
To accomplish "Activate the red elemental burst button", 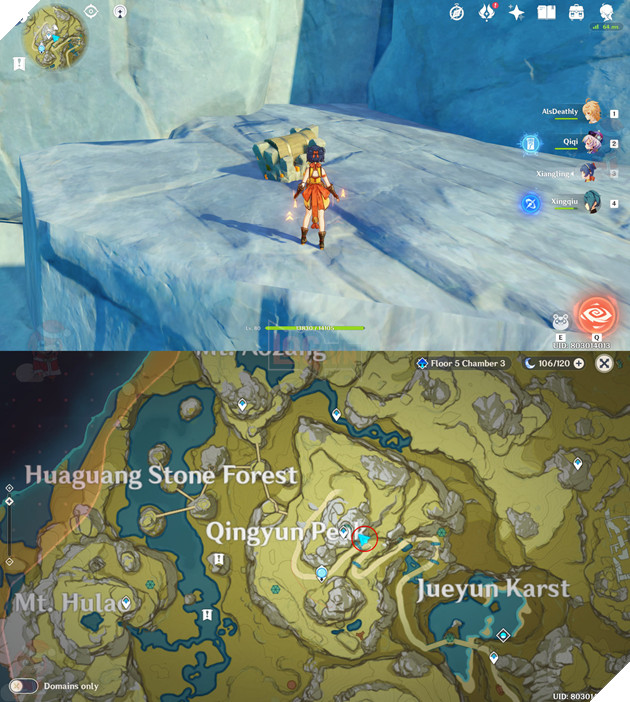I will (597, 317).
